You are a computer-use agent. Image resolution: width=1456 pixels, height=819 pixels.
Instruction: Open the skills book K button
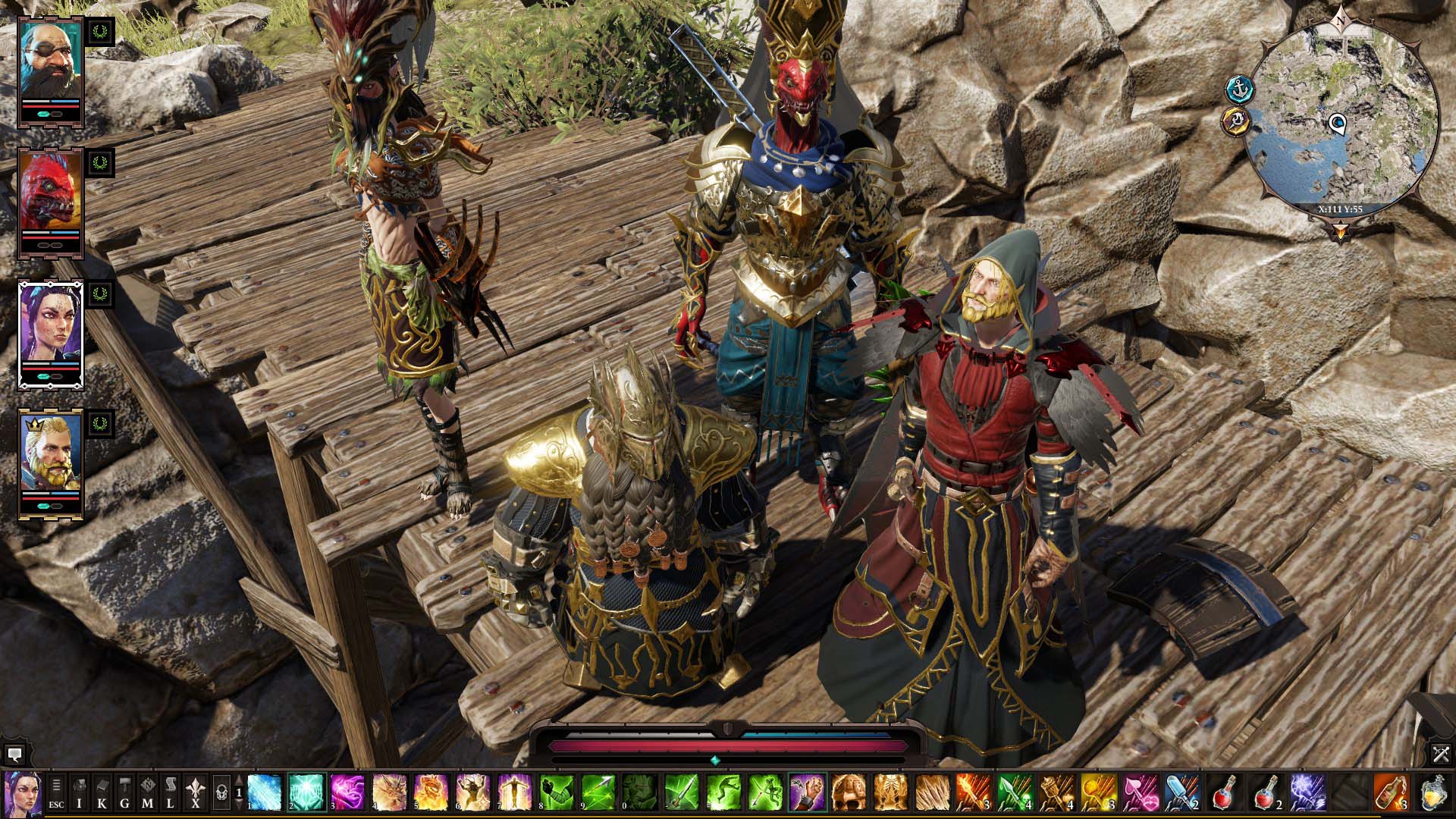102,793
